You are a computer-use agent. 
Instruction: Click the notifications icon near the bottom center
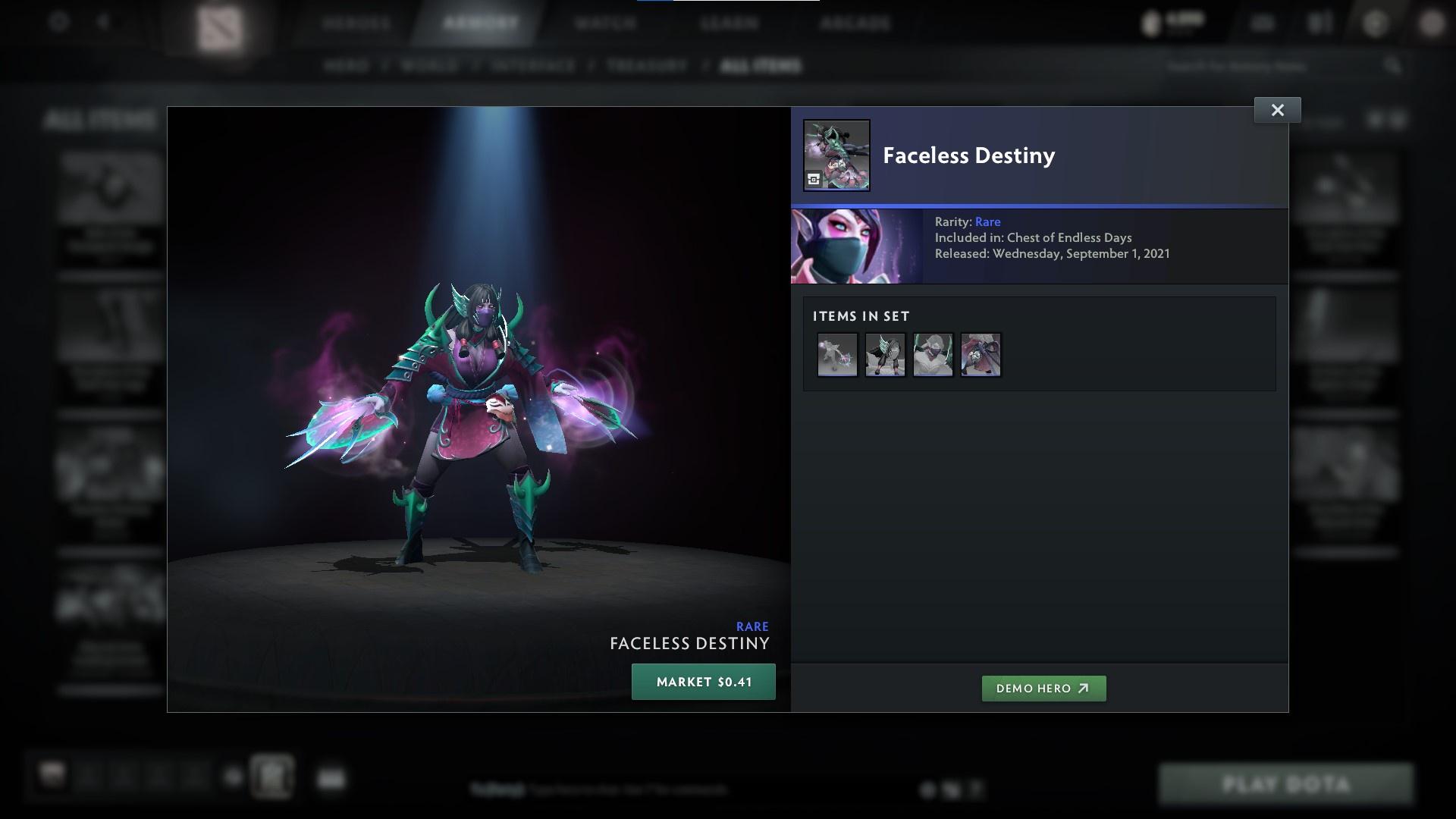[x=927, y=789]
